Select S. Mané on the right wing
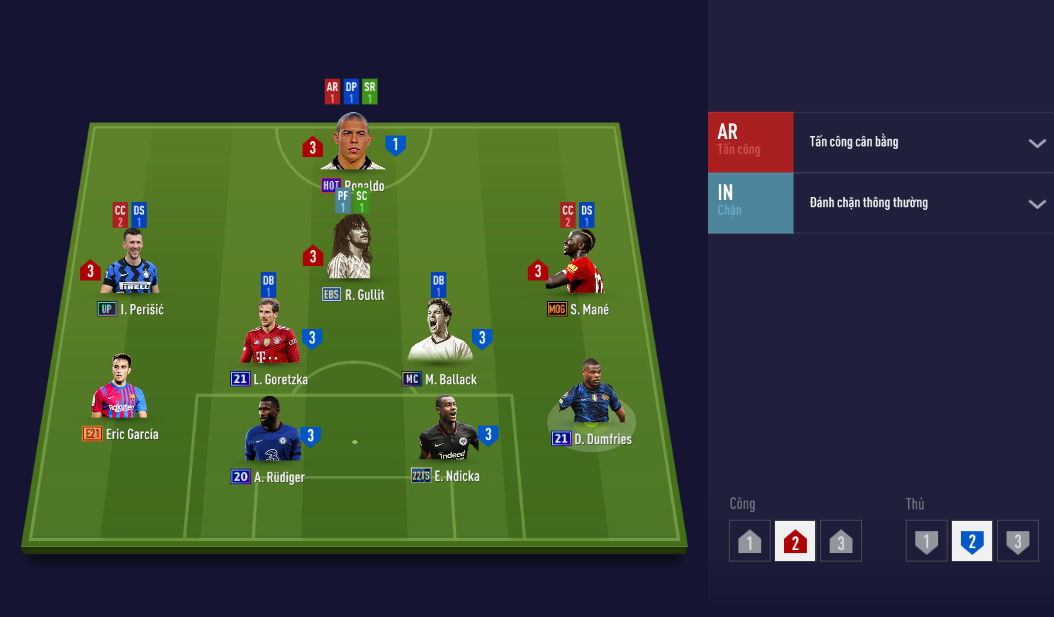 click(579, 265)
